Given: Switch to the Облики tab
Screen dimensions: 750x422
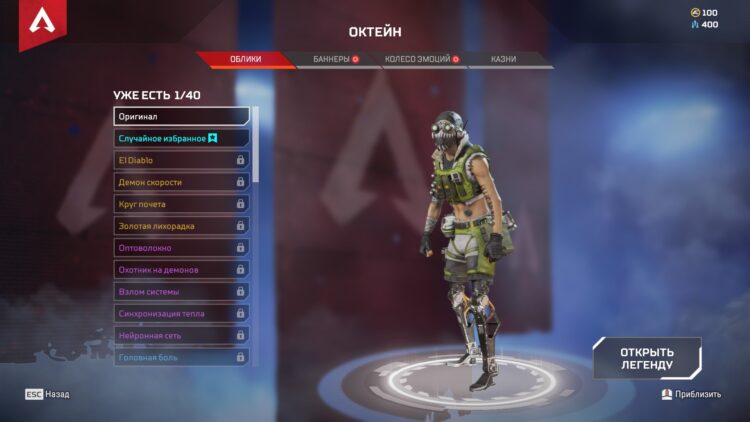Looking at the screenshot, I should [245, 59].
